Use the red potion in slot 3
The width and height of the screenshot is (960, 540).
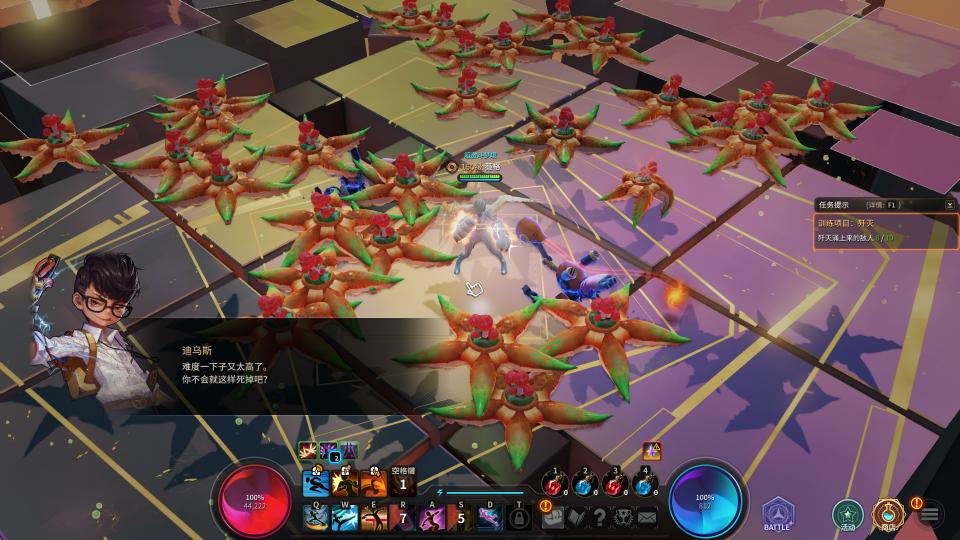(x=615, y=485)
